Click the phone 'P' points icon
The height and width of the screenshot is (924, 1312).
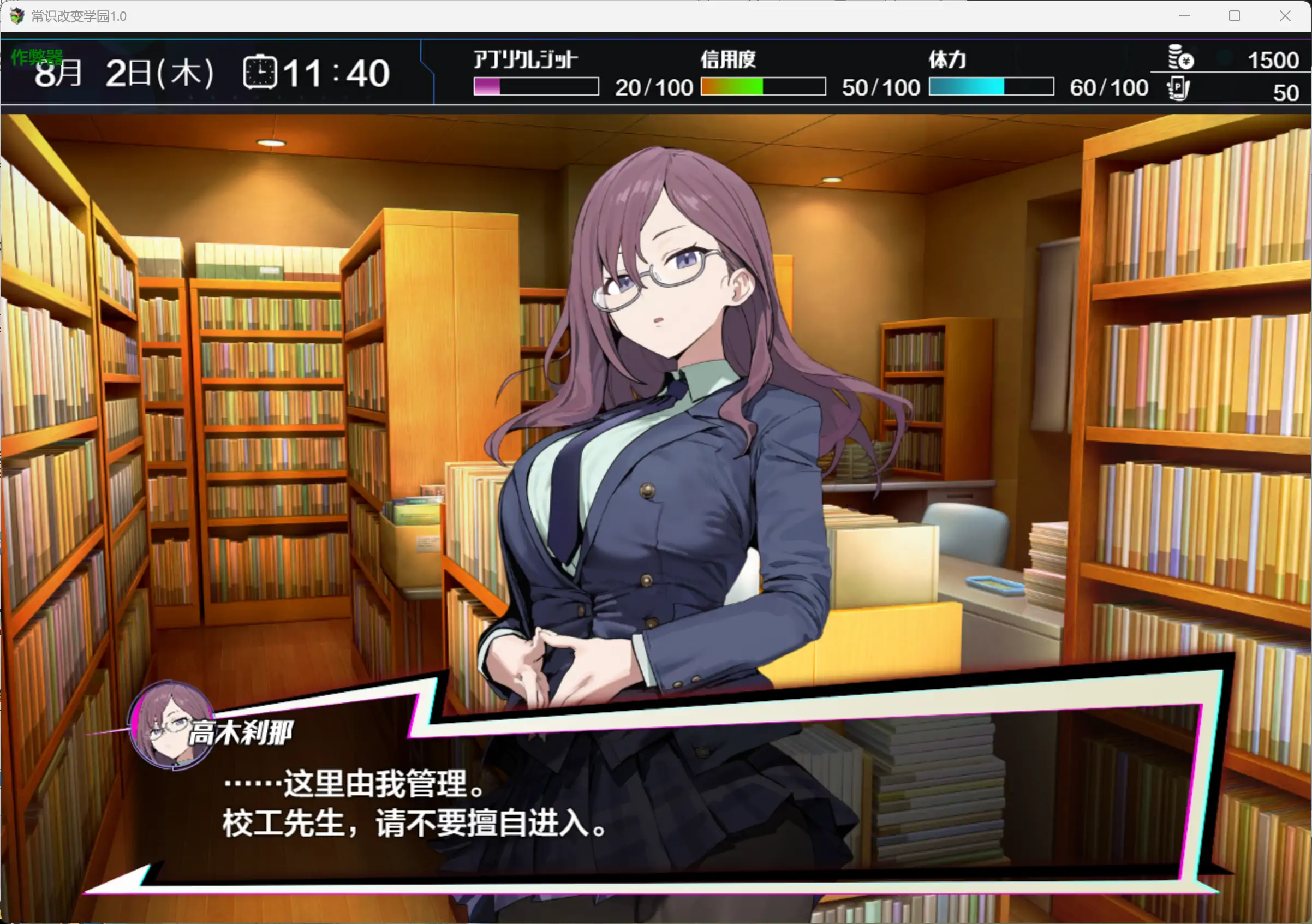[1178, 90]
